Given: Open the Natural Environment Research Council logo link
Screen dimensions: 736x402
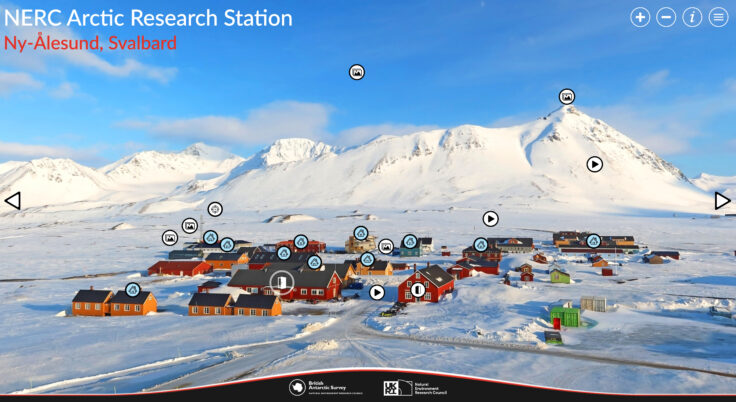Looking at the screenshot, I should [412, 387].
